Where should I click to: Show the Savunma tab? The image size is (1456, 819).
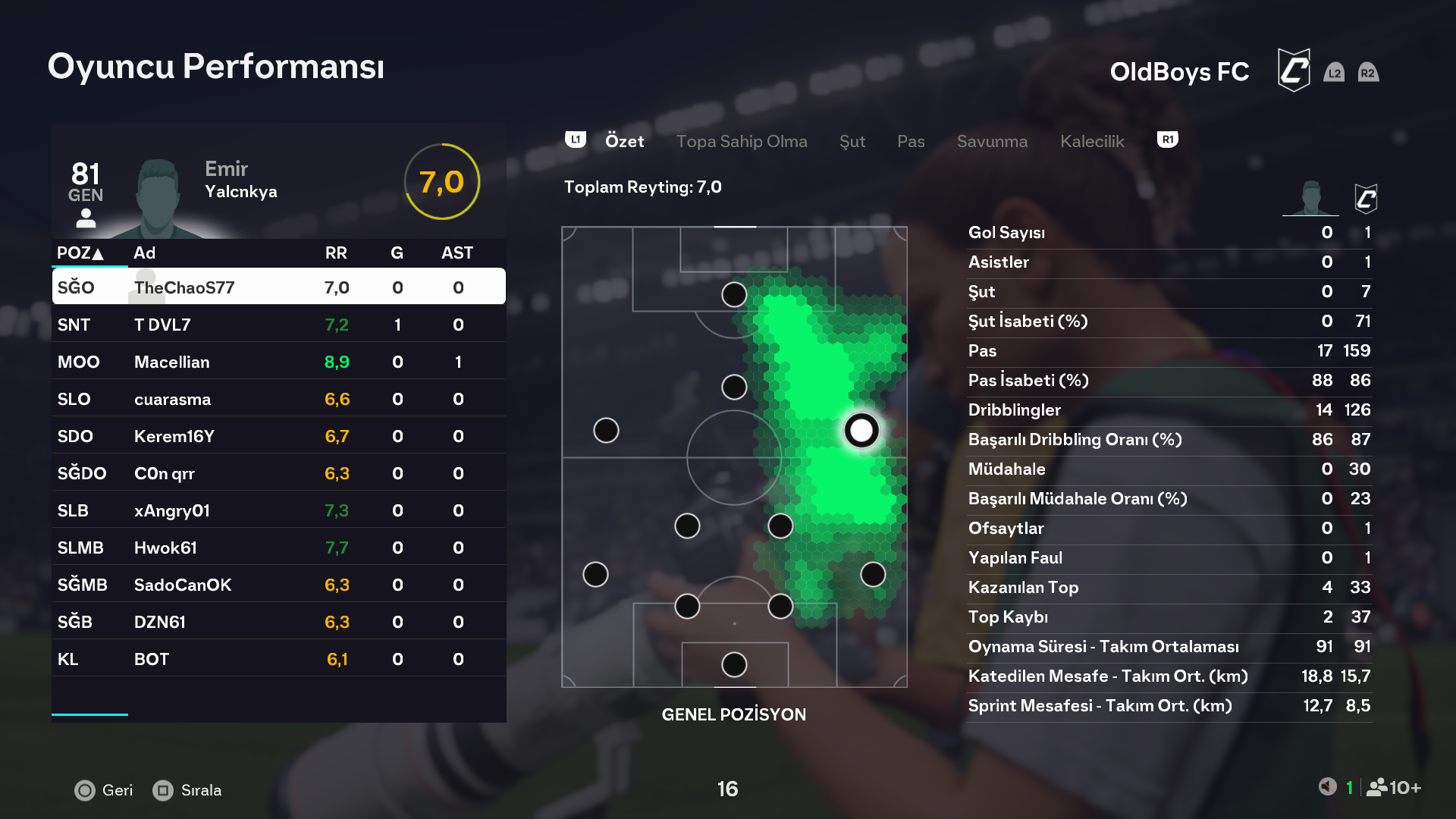[x=991, y=142]
